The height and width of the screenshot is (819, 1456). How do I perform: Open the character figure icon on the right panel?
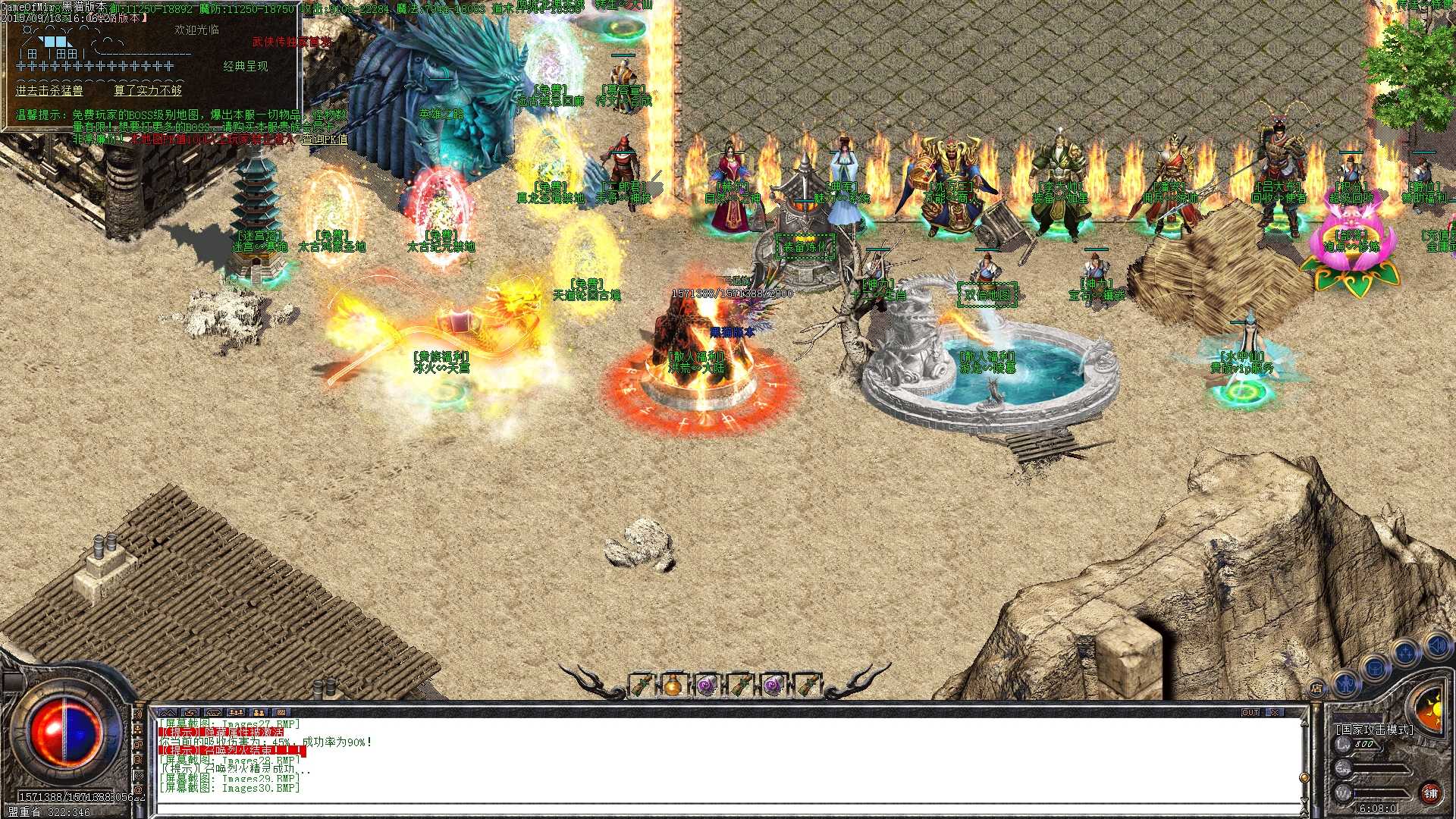click(1346, 686)
